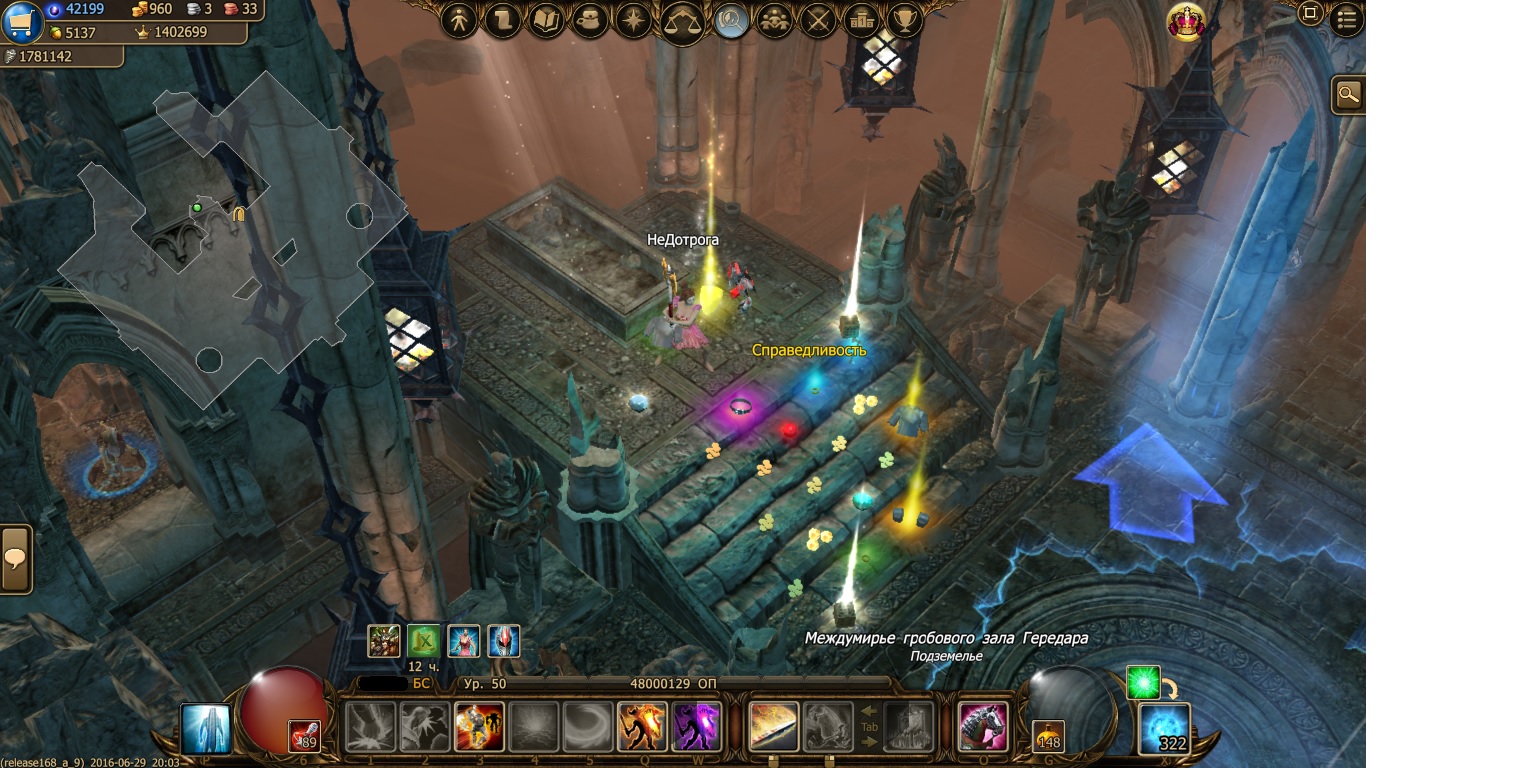1540x768 pixels.
Task: Use the red health potion slot
Action: 304,735
